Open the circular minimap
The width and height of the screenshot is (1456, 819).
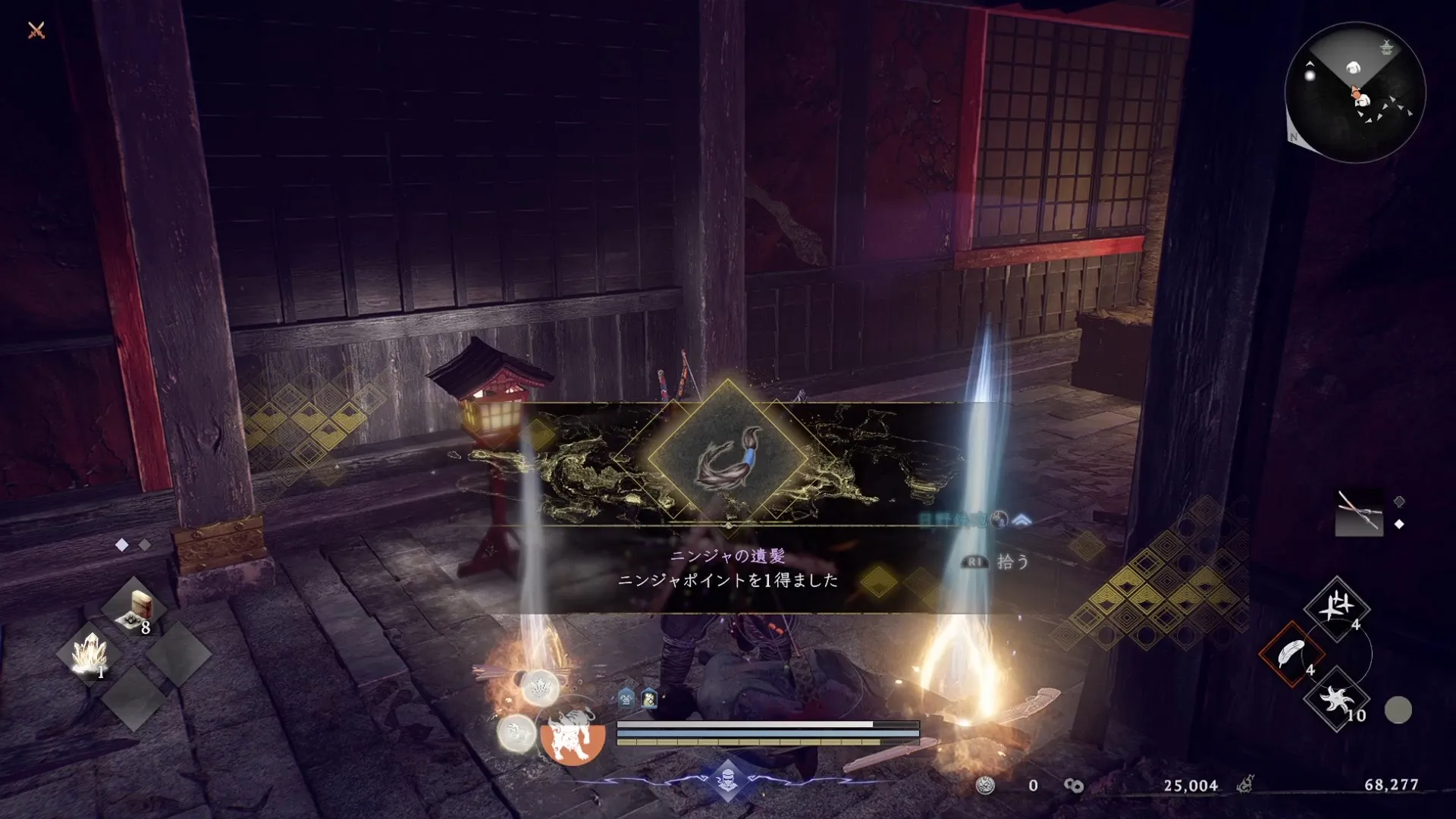pyautogui.click(x=1355, y=93)
